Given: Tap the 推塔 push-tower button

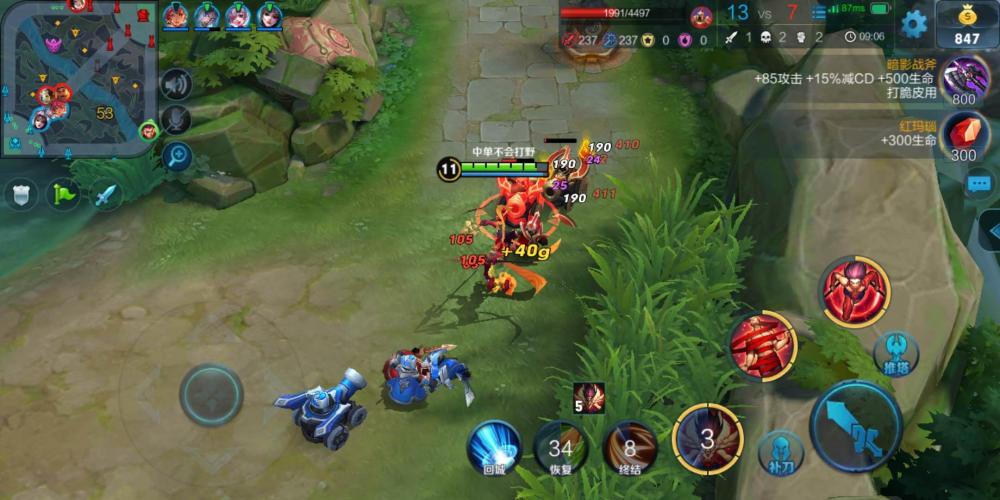Looking at the screenshot, I should (896, 352).
